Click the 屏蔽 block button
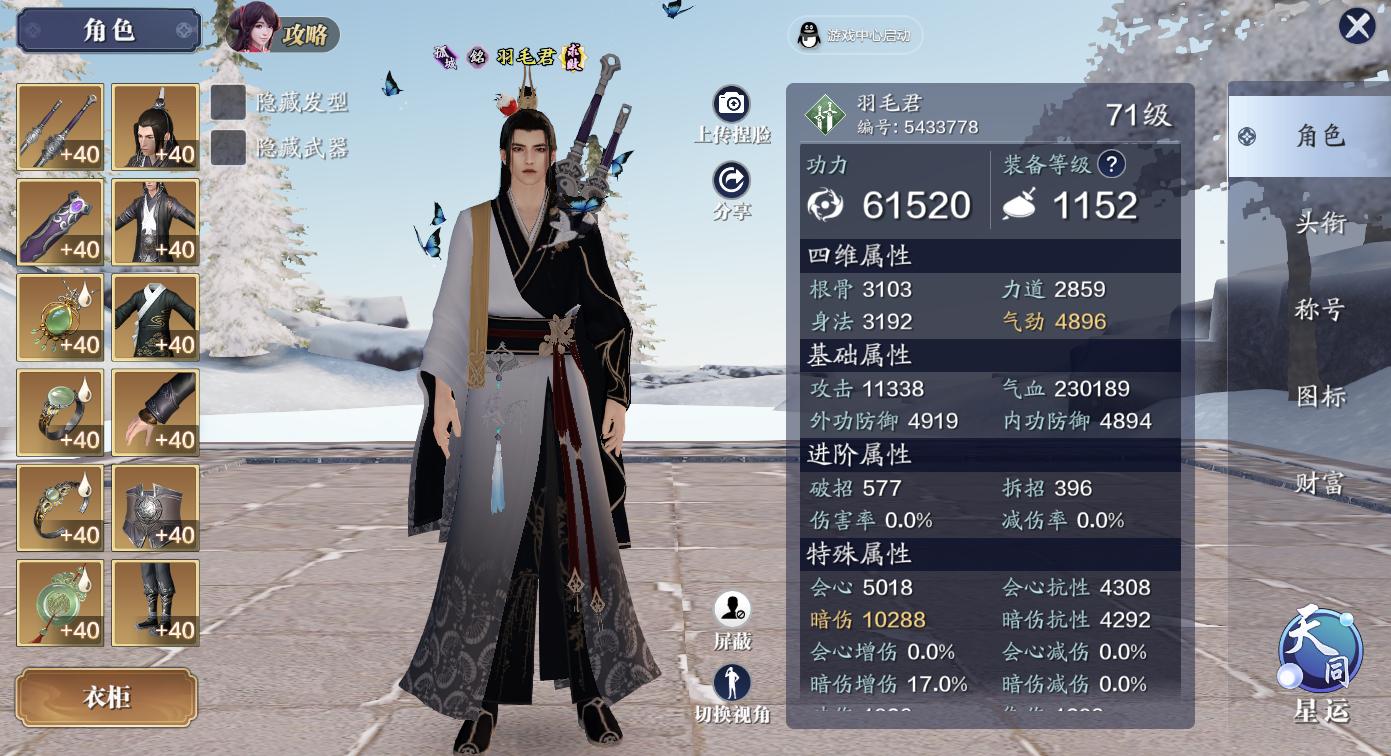 (x=732, y=610)
